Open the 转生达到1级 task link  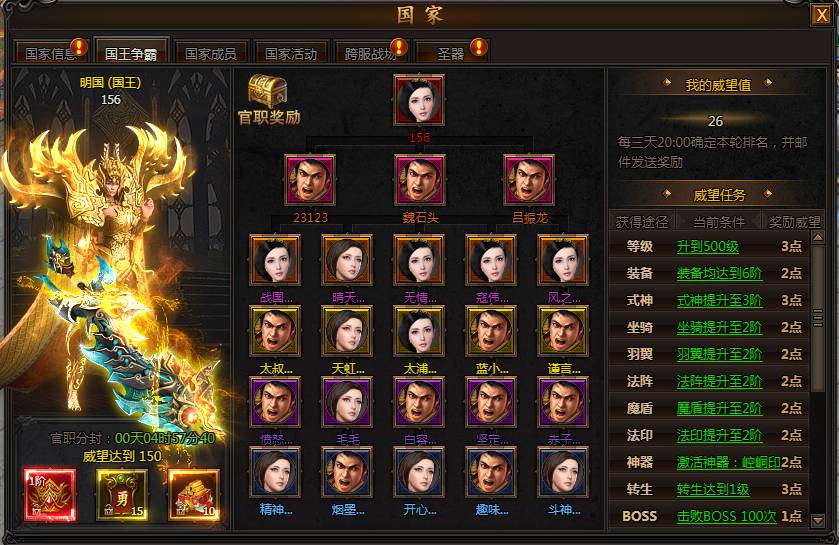(x=713, y=490)
